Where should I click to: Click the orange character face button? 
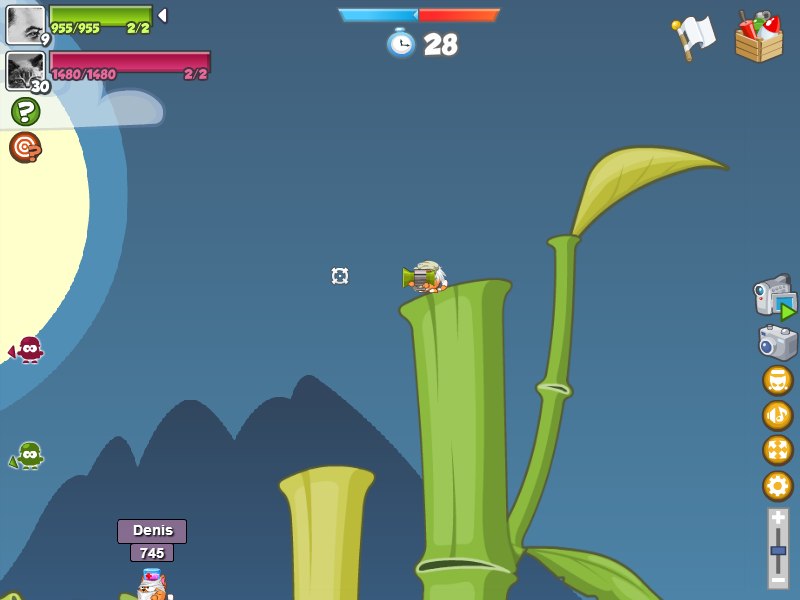(777, 380)
